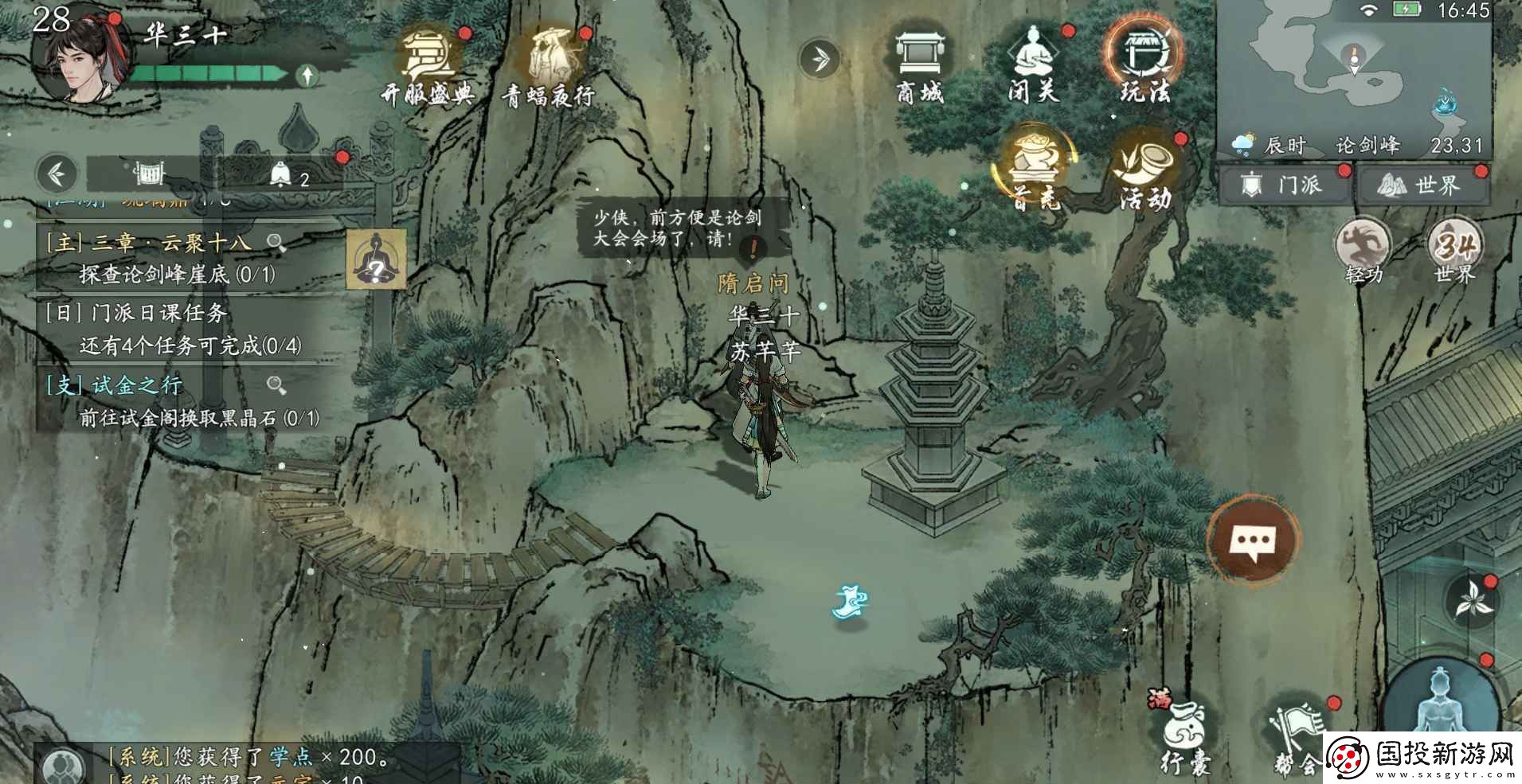
Task: Open the notification bell tab
Action: pyautogui.click(x=287, y=175)
